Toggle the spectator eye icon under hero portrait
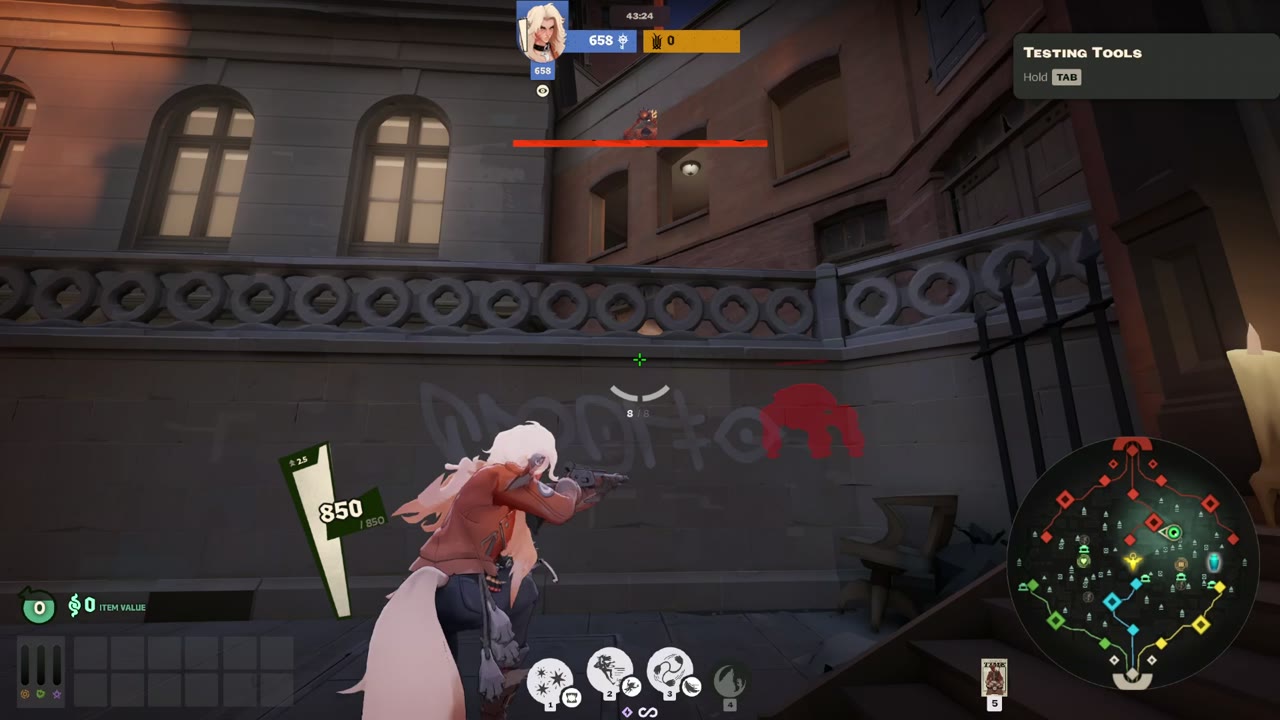1280x720 pixels. tap(542, 91)
